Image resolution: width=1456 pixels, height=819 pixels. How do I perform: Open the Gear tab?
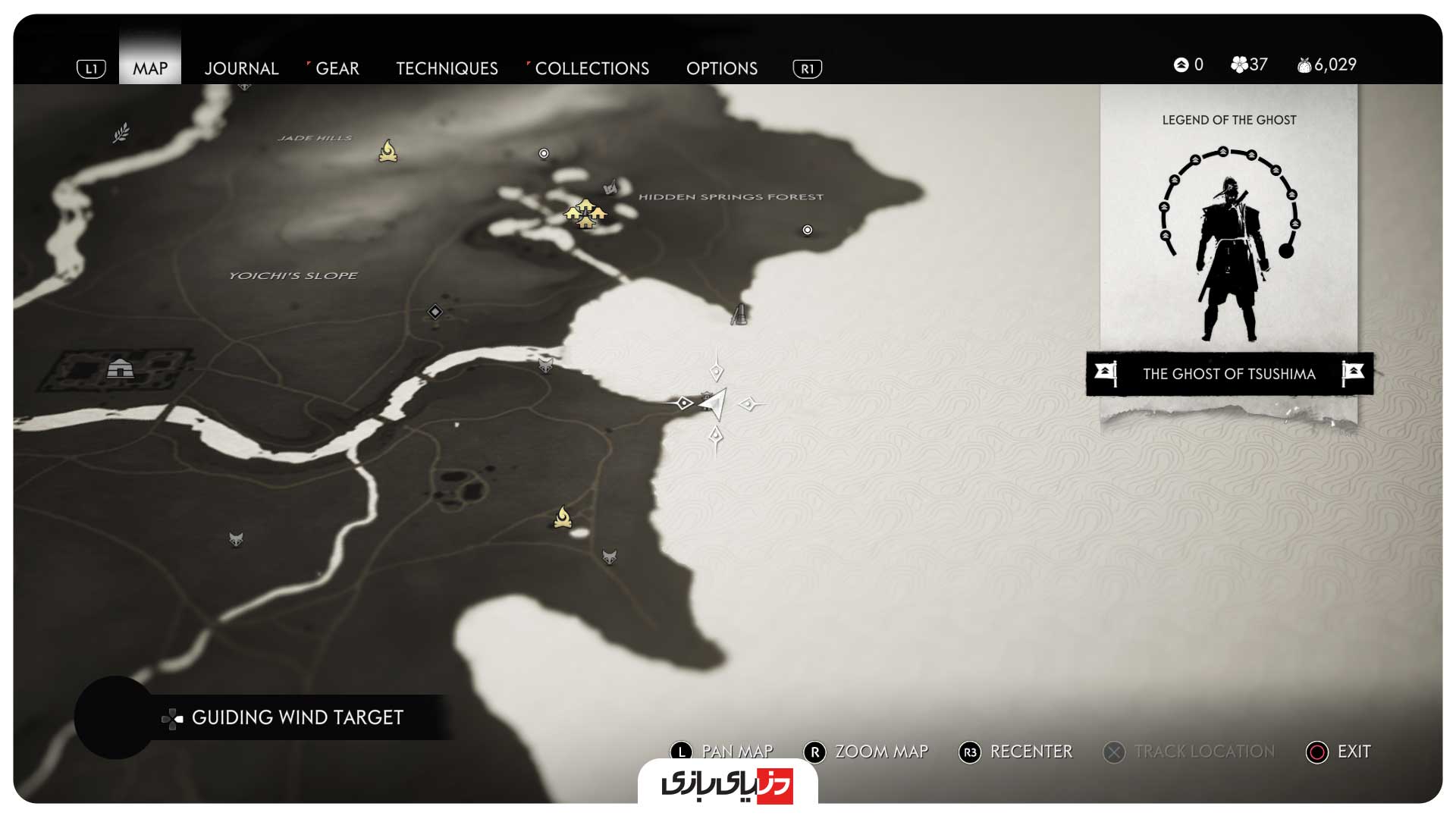[x=337, y=68]
